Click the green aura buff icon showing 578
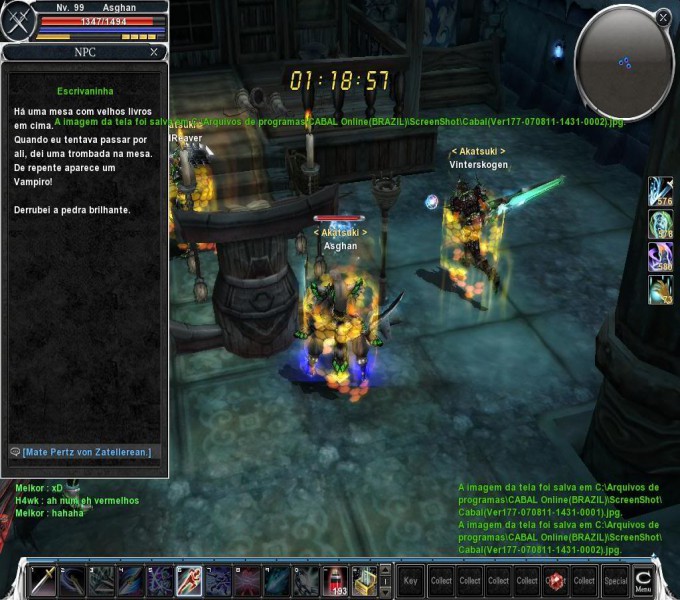 pyautogui.click(x=660, y=223)
